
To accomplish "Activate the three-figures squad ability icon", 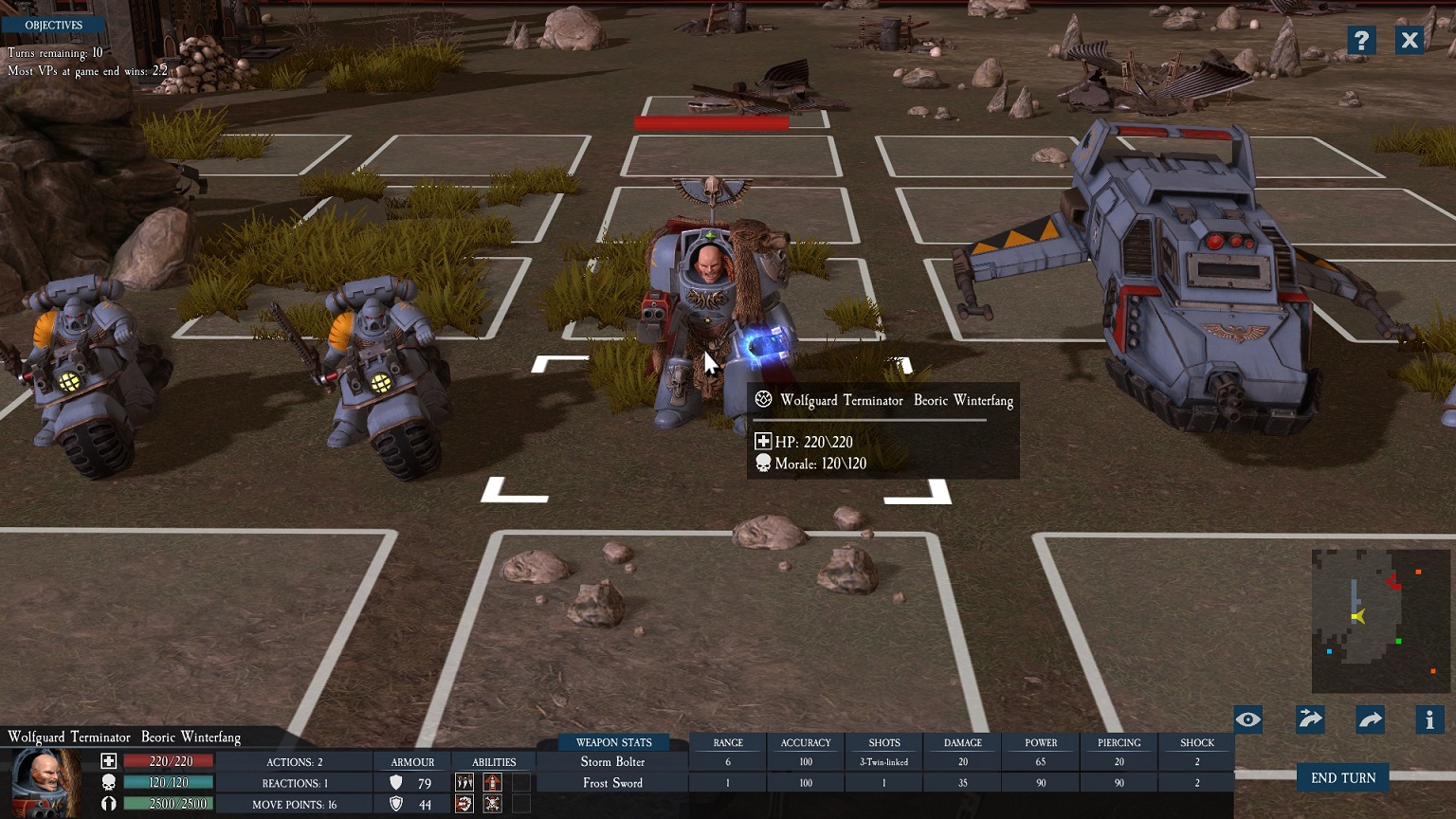I will [x=464, y=782].
